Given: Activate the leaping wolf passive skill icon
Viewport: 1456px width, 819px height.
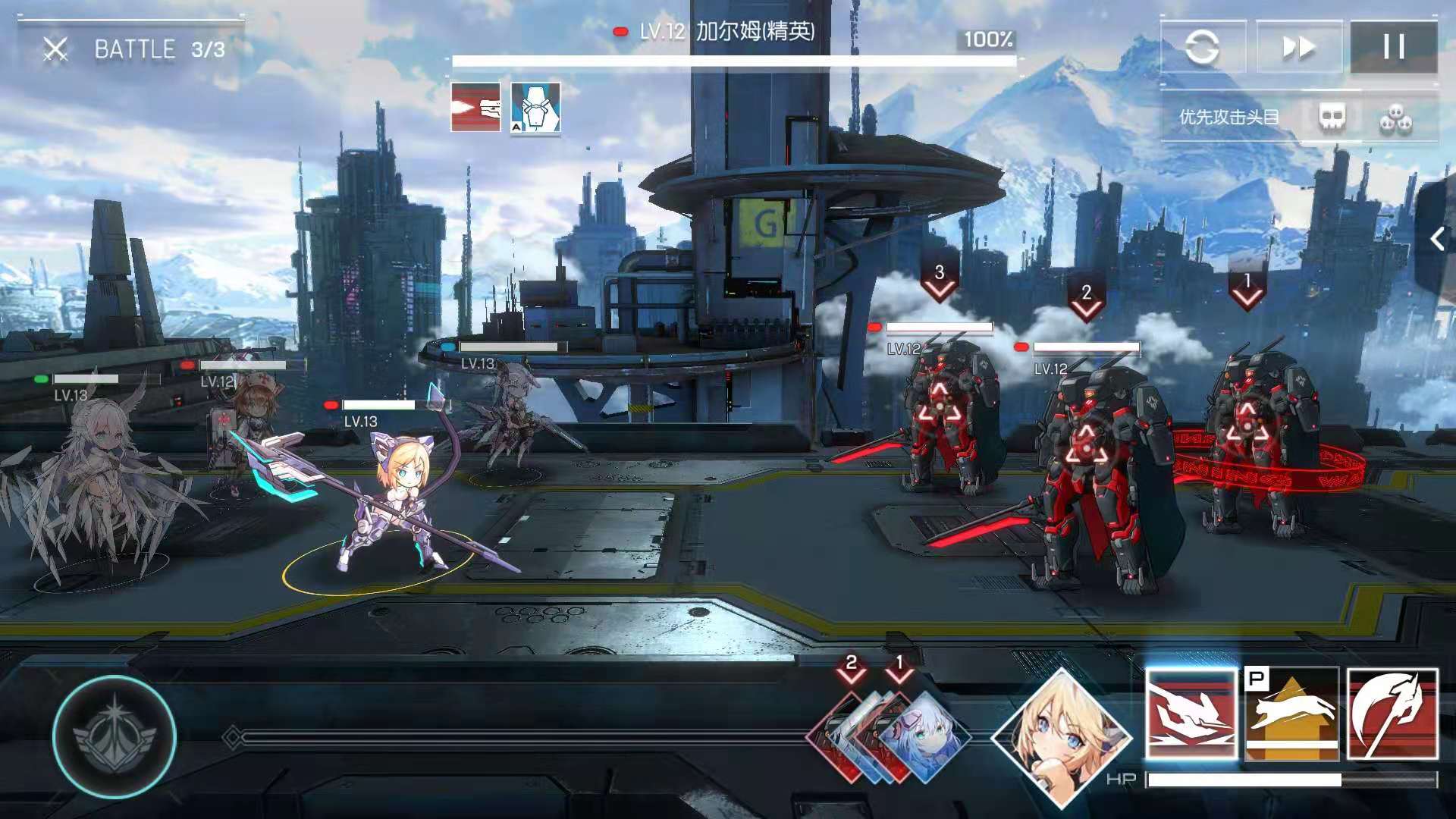Looking at the screenshot, I should coord(1291,714).
